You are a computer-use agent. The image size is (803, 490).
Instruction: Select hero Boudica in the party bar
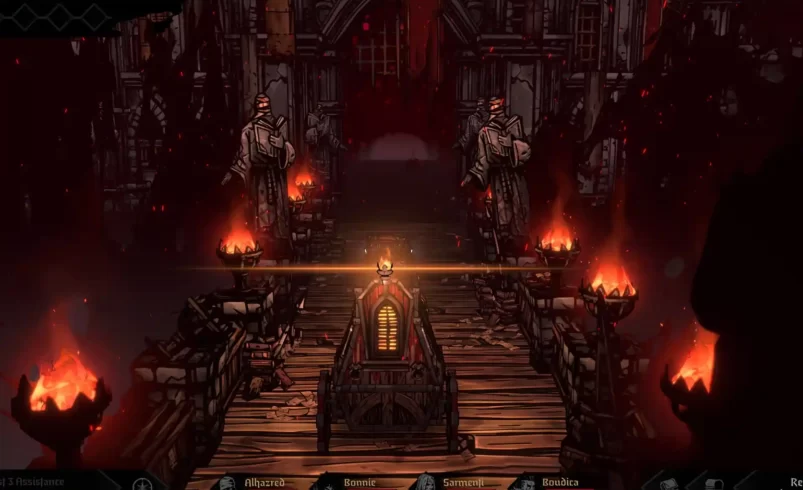click(x=559, y=482)
